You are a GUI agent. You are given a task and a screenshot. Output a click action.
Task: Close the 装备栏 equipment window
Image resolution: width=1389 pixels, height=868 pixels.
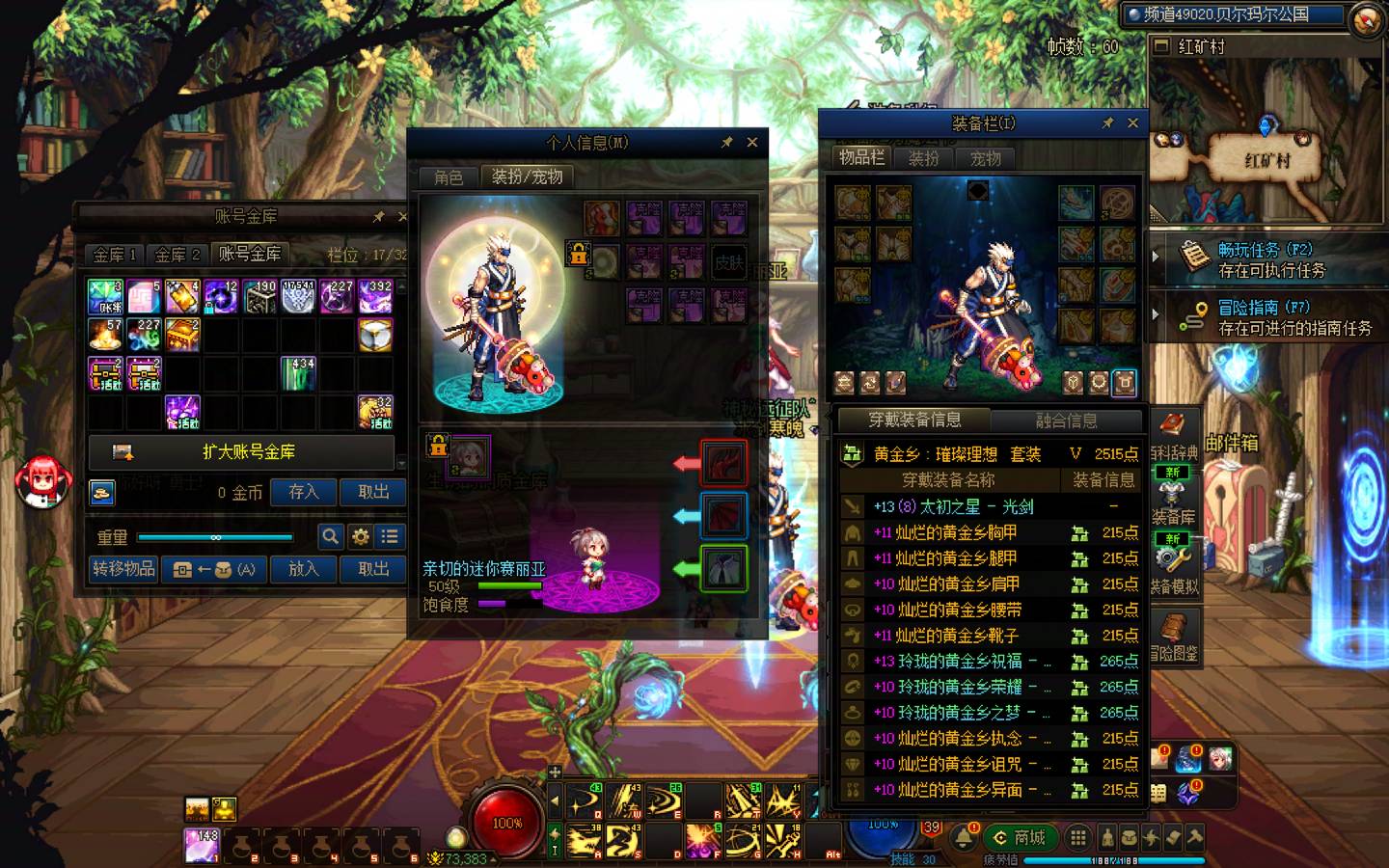[1132, 122]
